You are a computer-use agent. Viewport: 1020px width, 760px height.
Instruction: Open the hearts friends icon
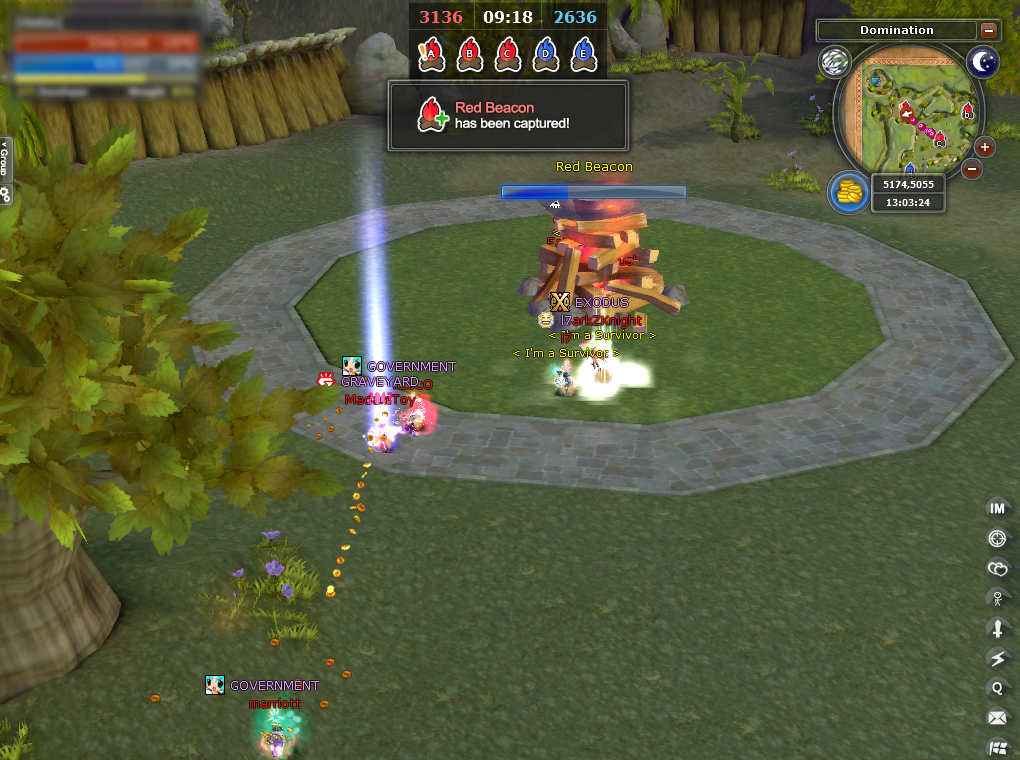[x=997, y=569]
